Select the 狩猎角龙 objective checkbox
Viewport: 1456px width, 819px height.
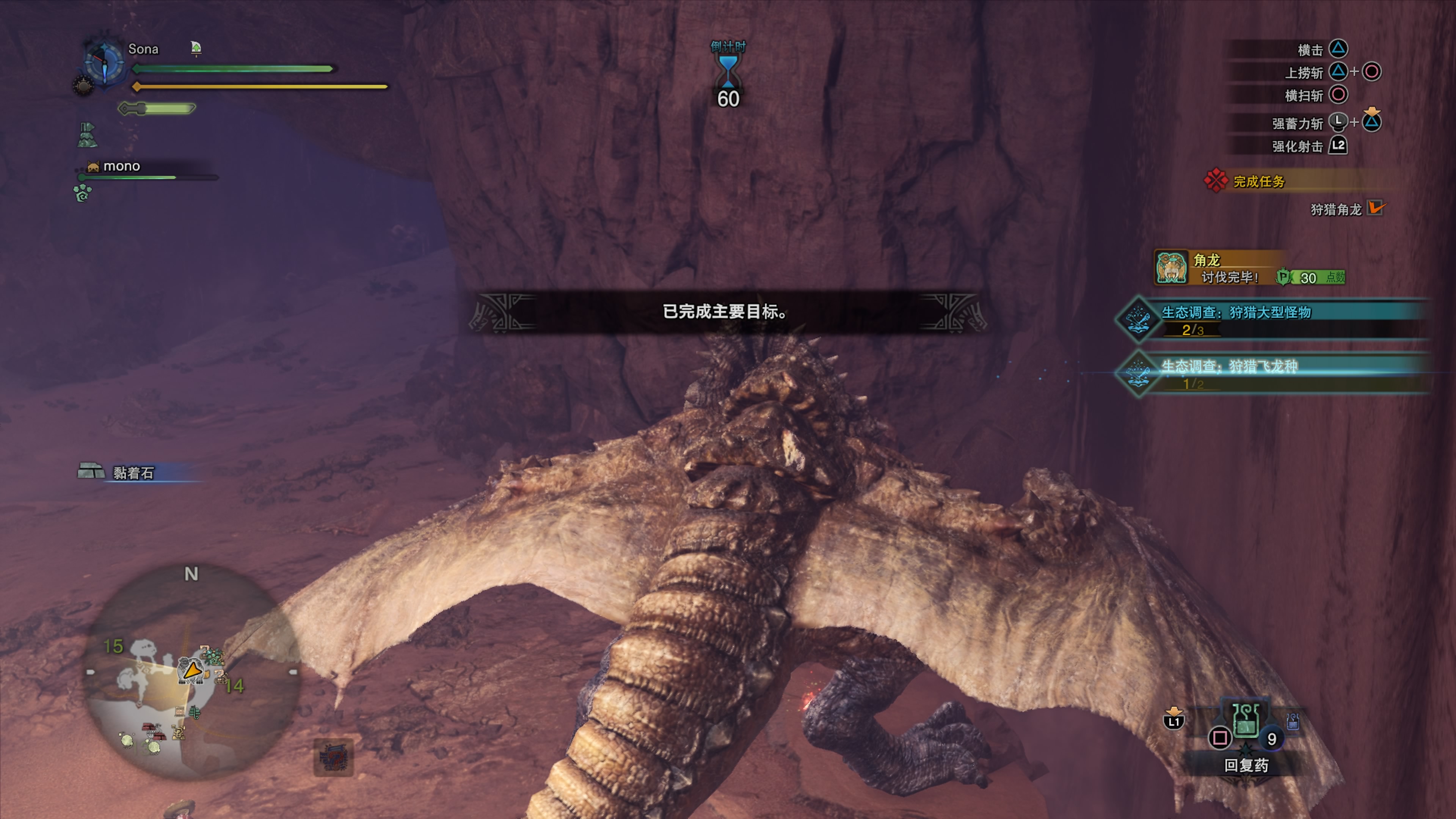coord(1375,208)
